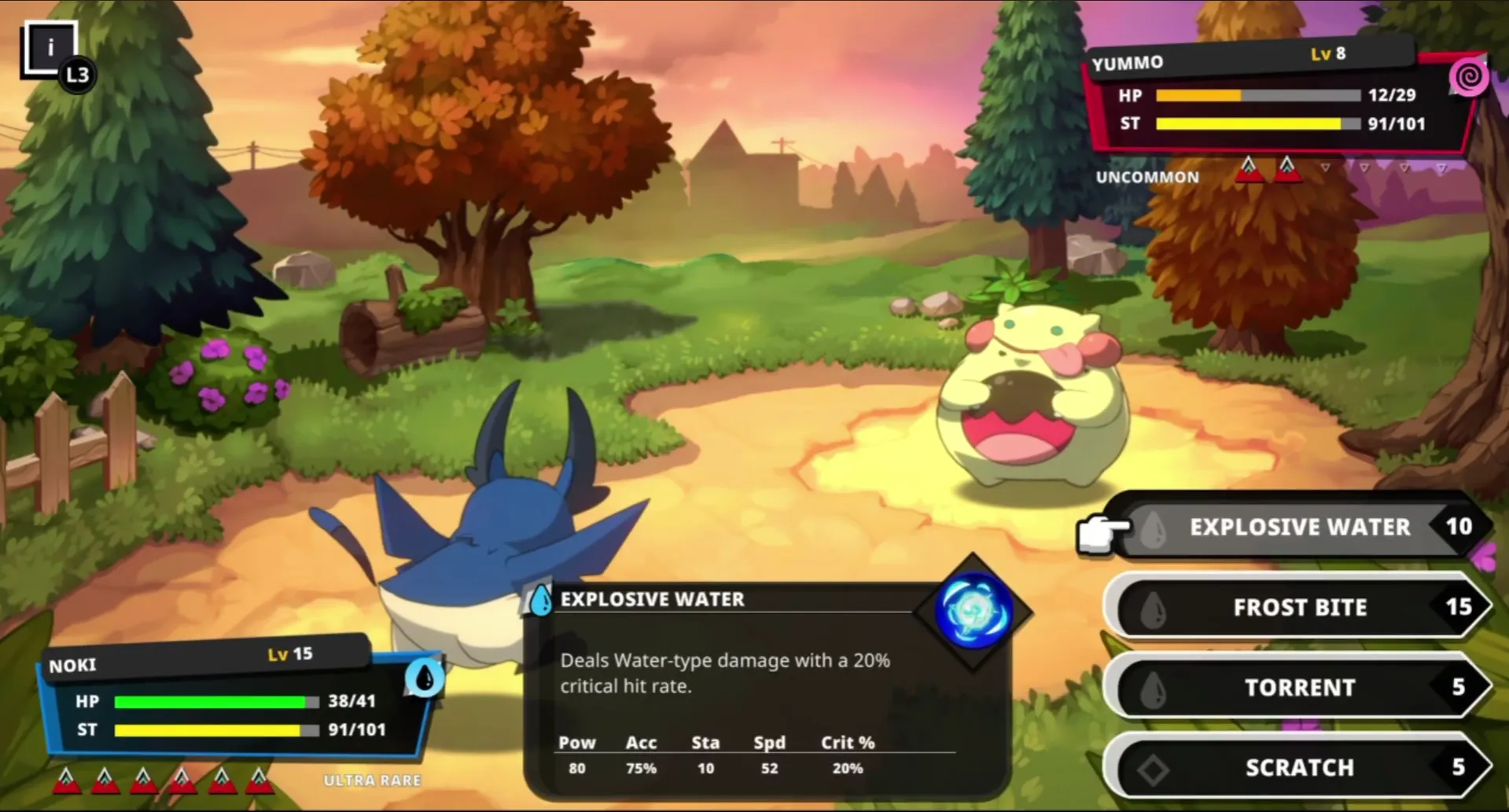Select the Frost Bite move
The height and width of the screenshot is (812, 1509).
click(1300, 607)
